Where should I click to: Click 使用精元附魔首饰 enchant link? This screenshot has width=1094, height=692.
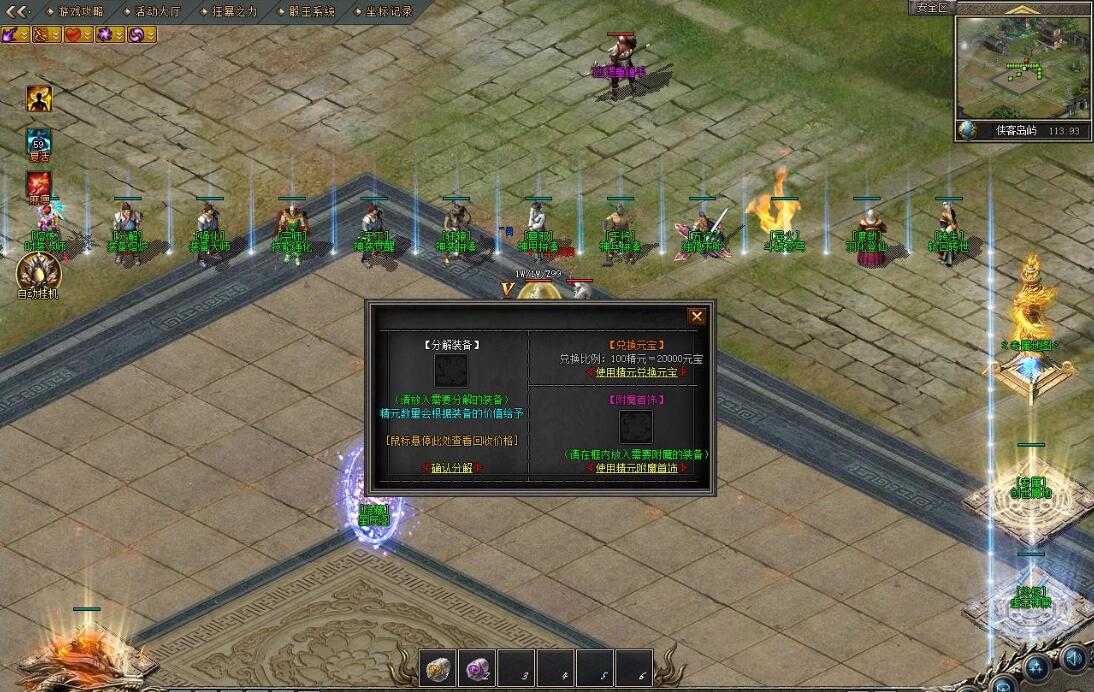point(636,468)
